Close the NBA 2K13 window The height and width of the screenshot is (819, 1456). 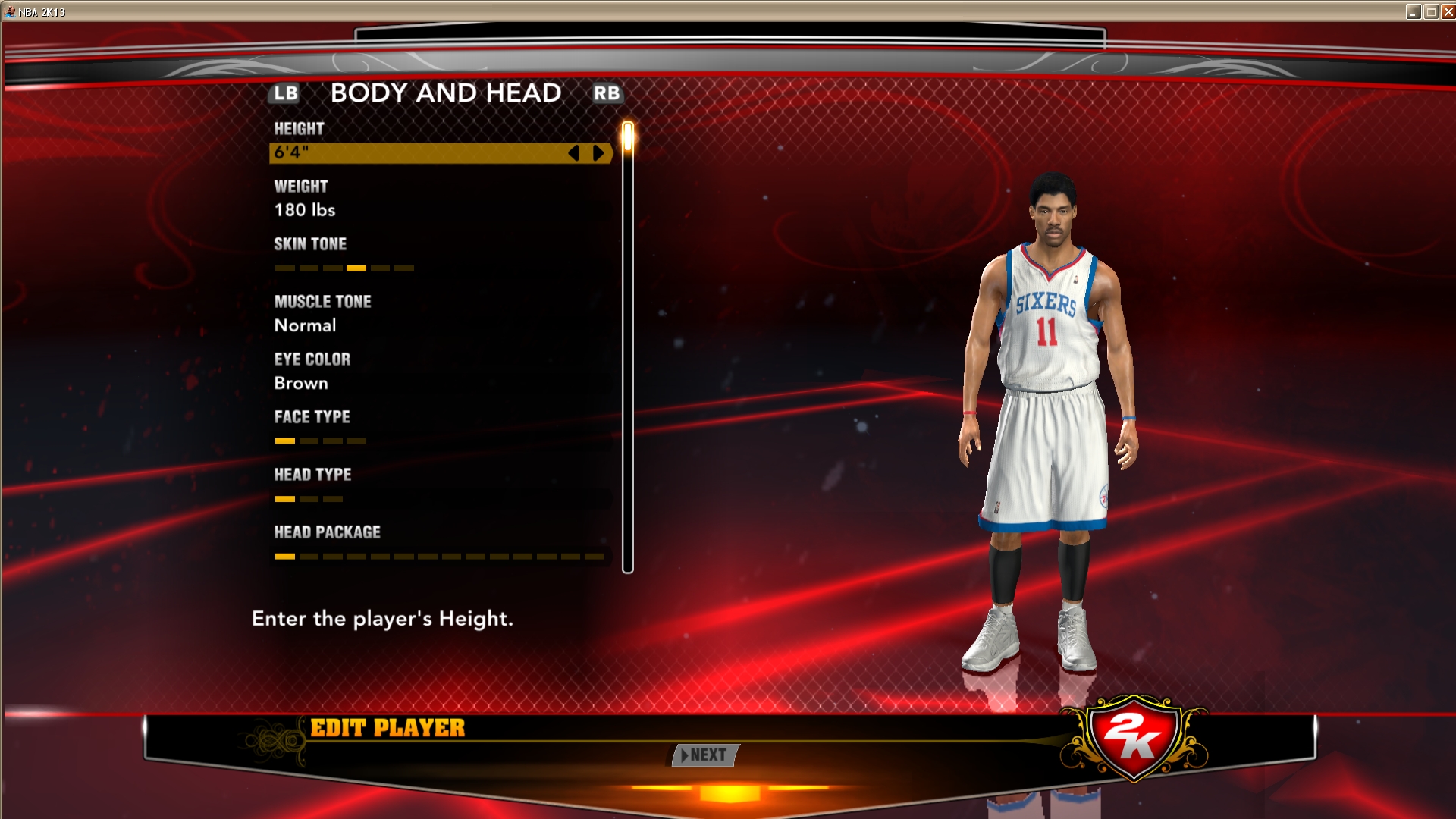(1447, 11)
